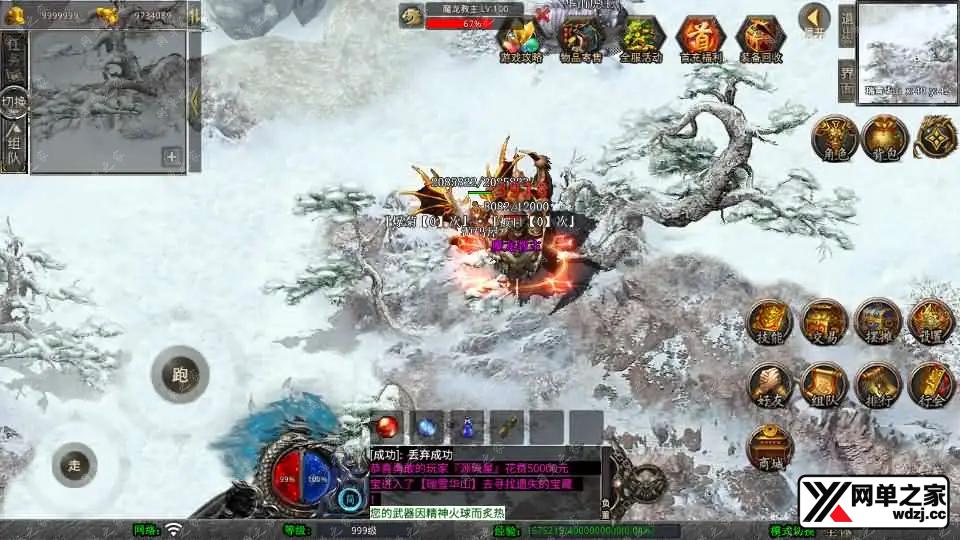The height and width of the screenshot is (540, 960).
Task: Open the 背包 backpack
Action: [x=884, y=138]
